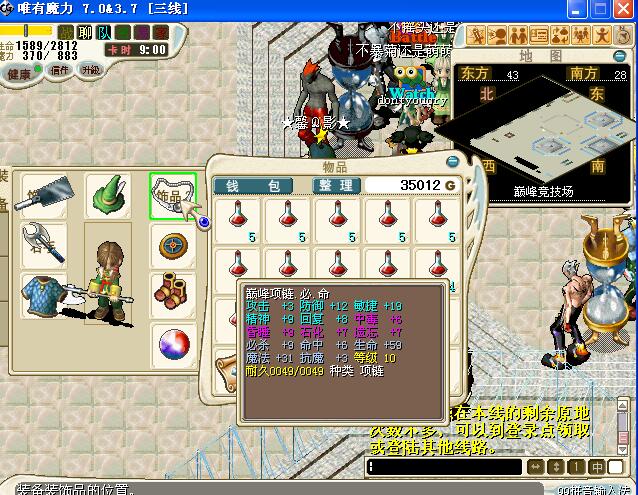
Task: Select the blue chainmail armor slot
Action: point(44,295)
